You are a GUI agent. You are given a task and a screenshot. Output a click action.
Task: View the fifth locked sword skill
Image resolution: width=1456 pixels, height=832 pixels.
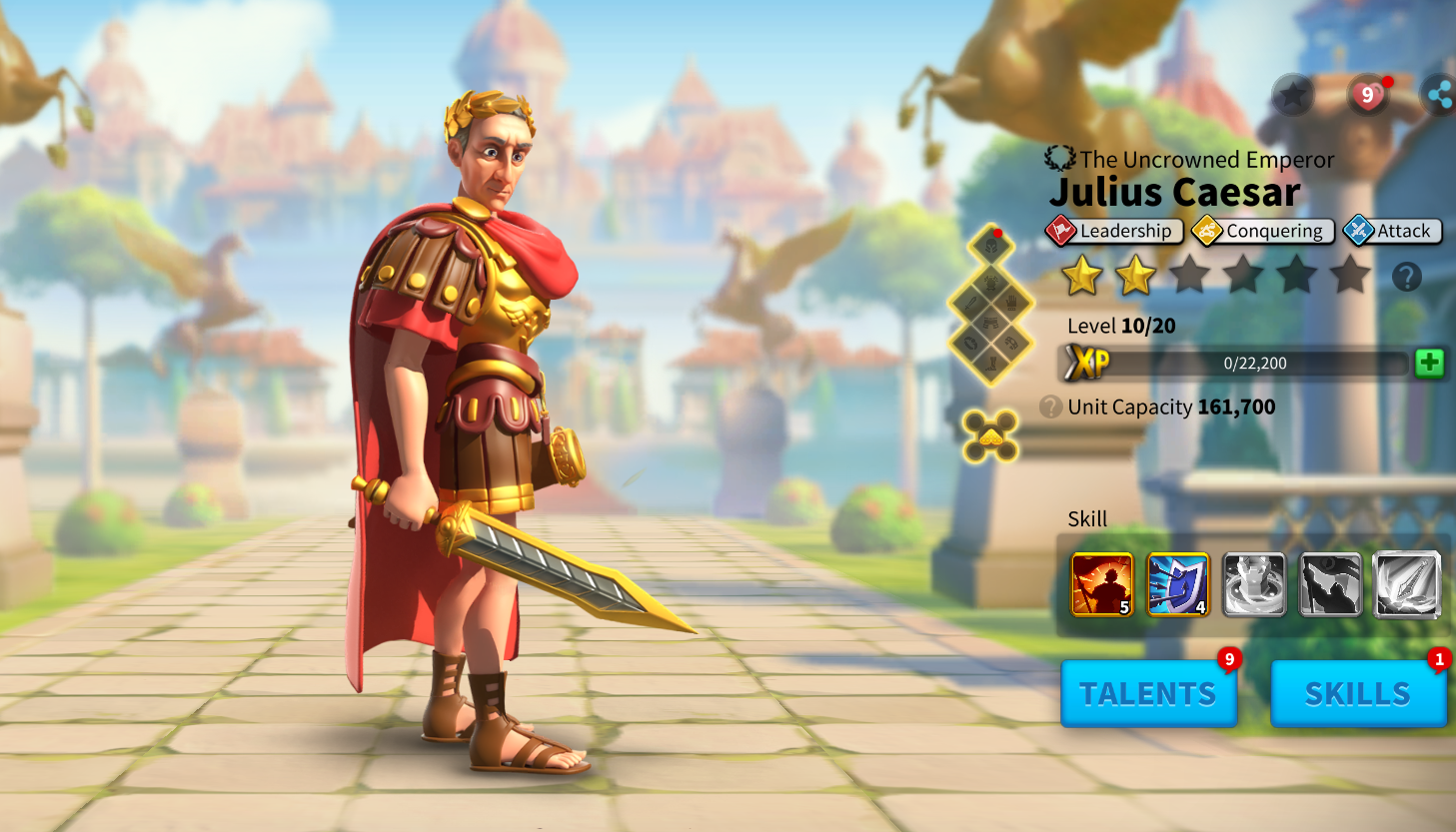1406,584
